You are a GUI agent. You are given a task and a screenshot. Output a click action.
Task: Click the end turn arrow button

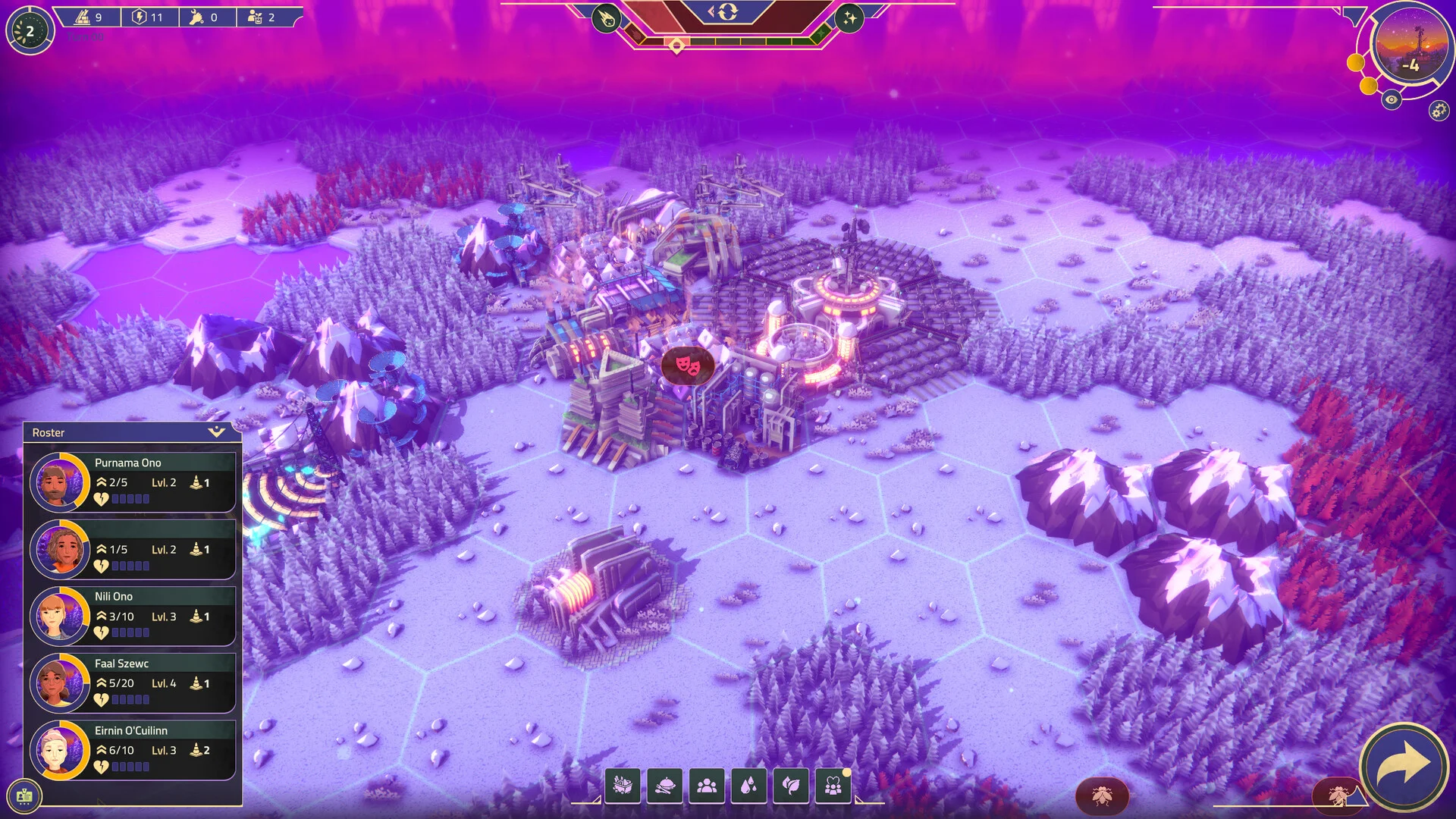[1403, 767]
